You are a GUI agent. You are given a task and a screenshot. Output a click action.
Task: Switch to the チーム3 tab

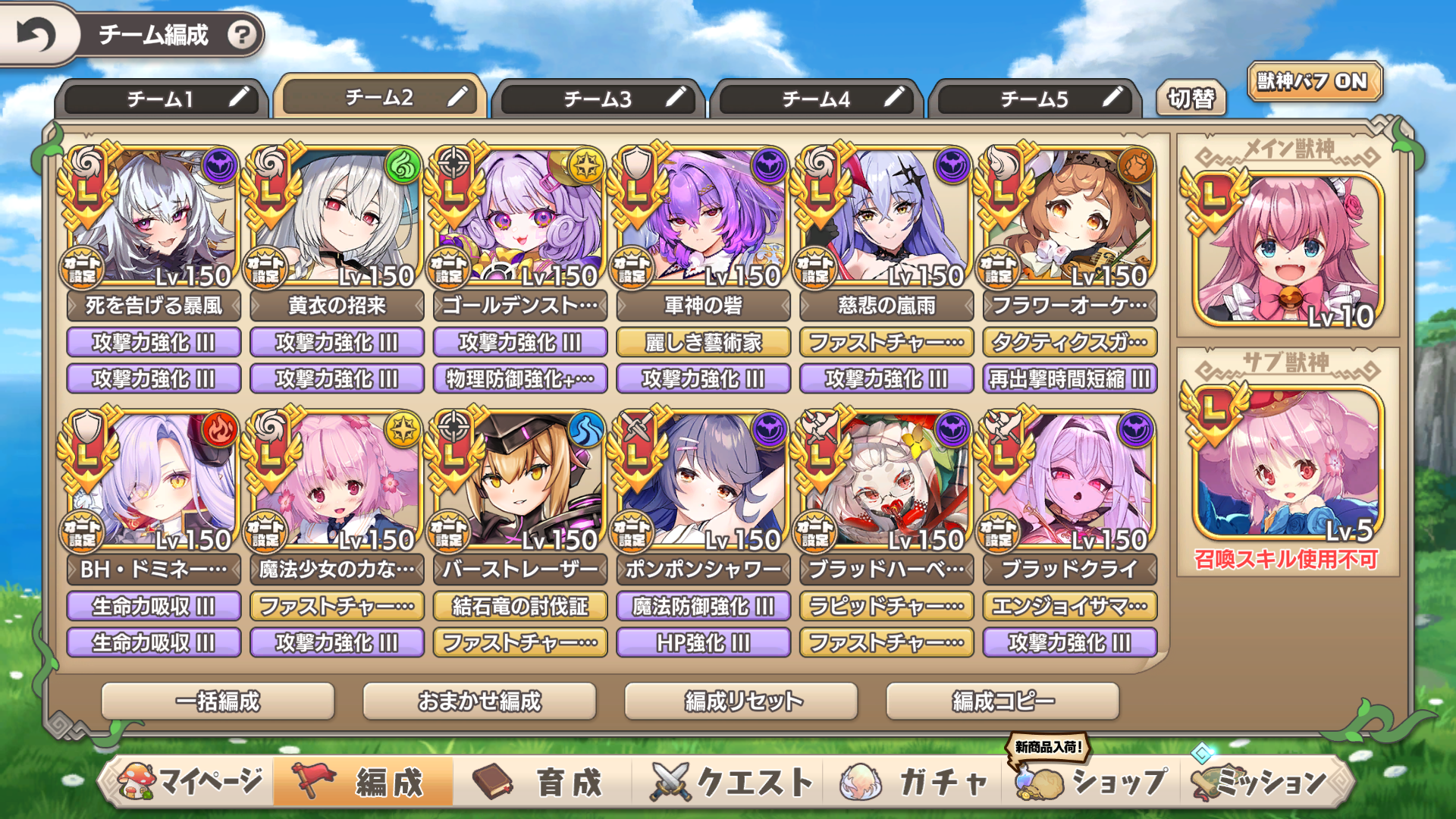pyautogui.click(x=598, y=99)
